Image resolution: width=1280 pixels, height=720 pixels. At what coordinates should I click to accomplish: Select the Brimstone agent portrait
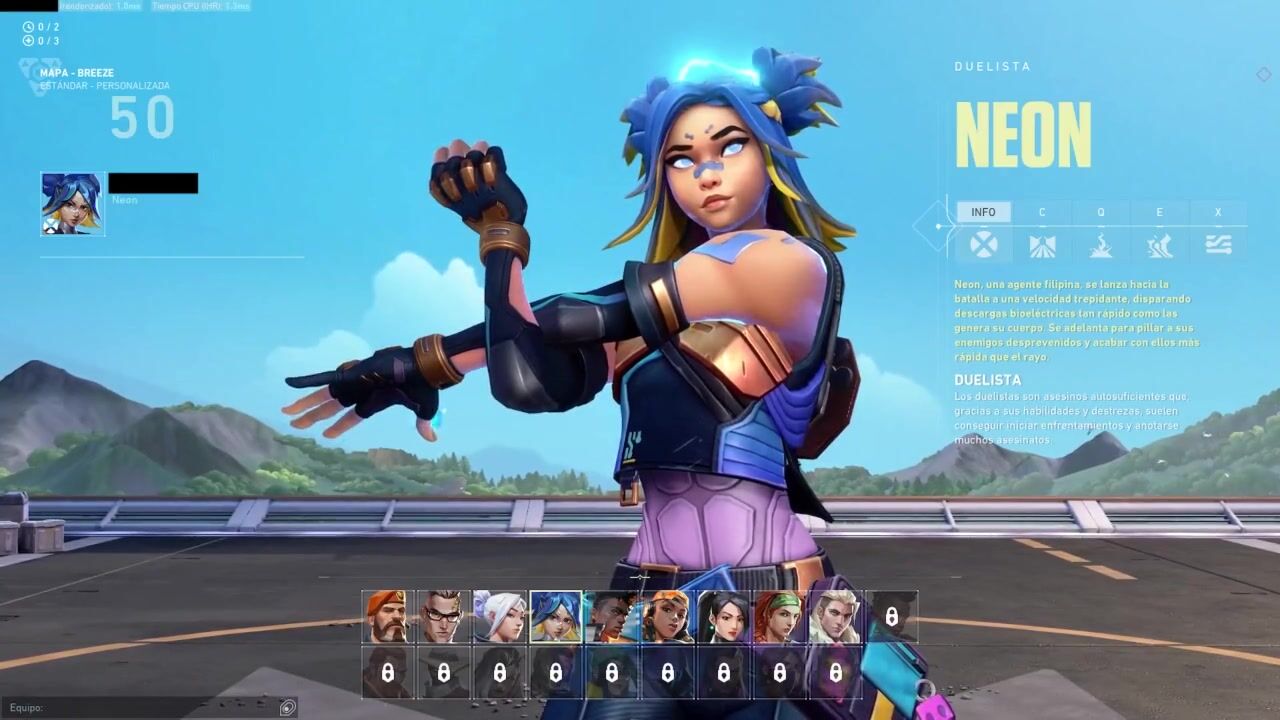click(x=387, y=617)
